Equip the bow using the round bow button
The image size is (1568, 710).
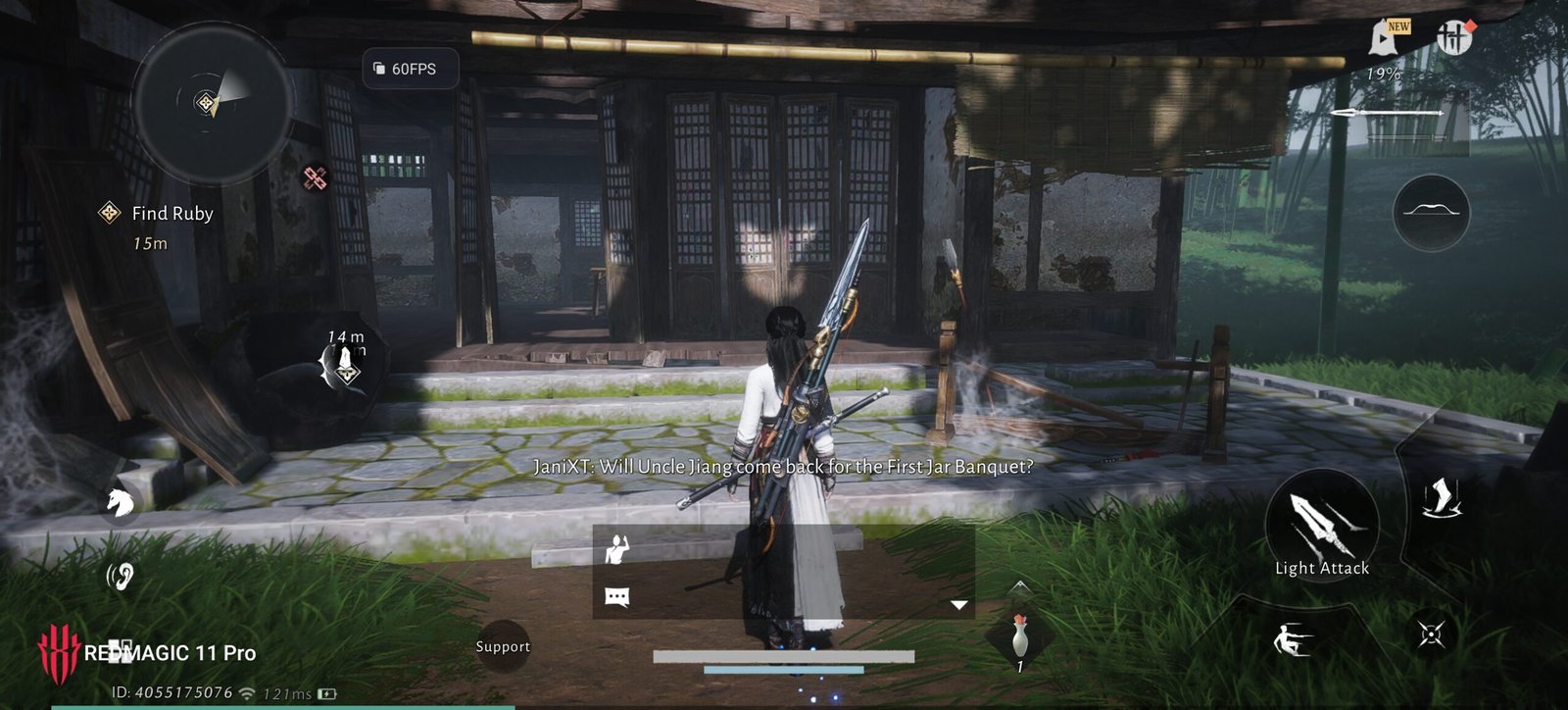pos(1430,212)
